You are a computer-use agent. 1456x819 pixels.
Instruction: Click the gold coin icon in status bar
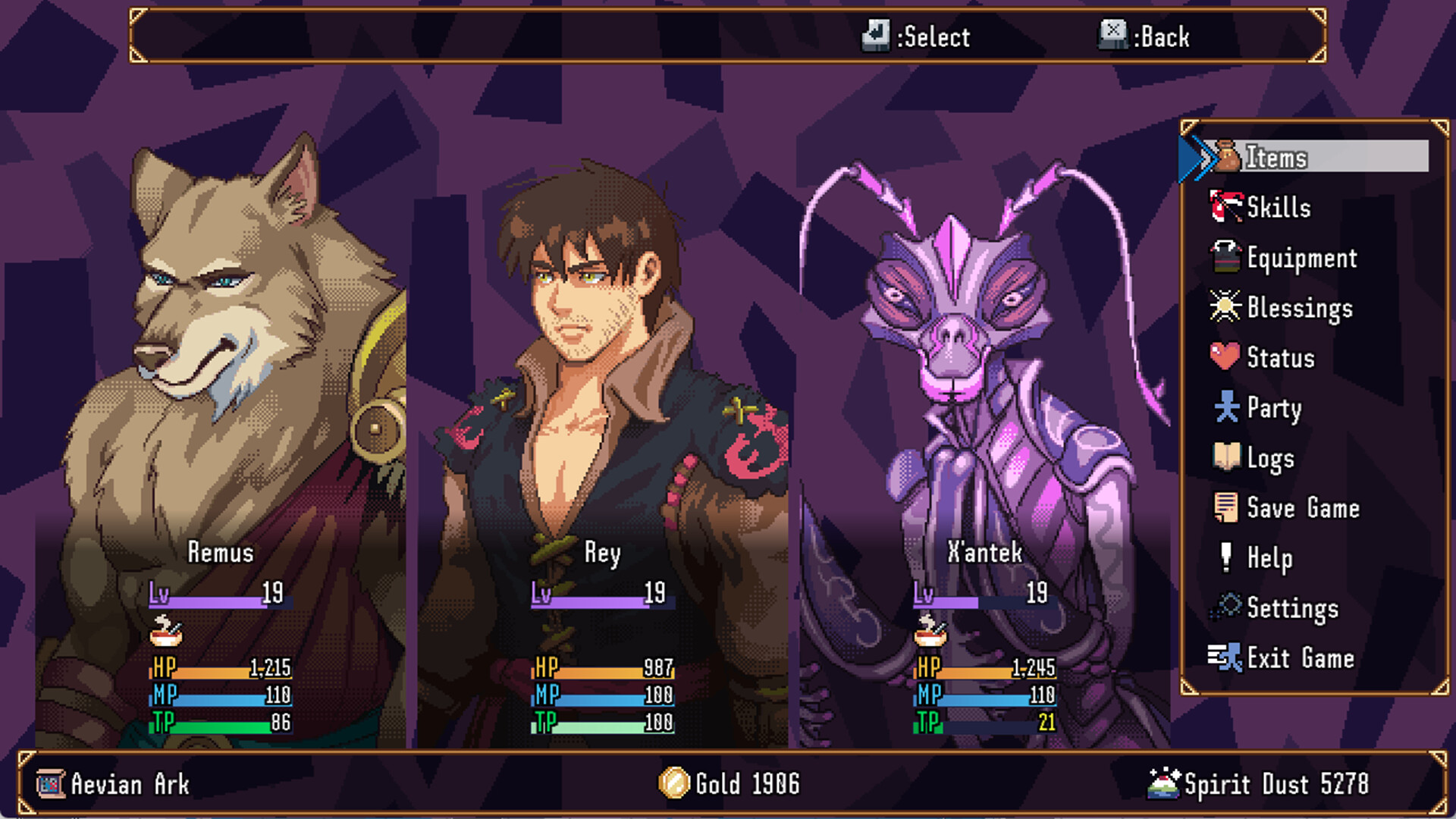click(x=673, y=784)
